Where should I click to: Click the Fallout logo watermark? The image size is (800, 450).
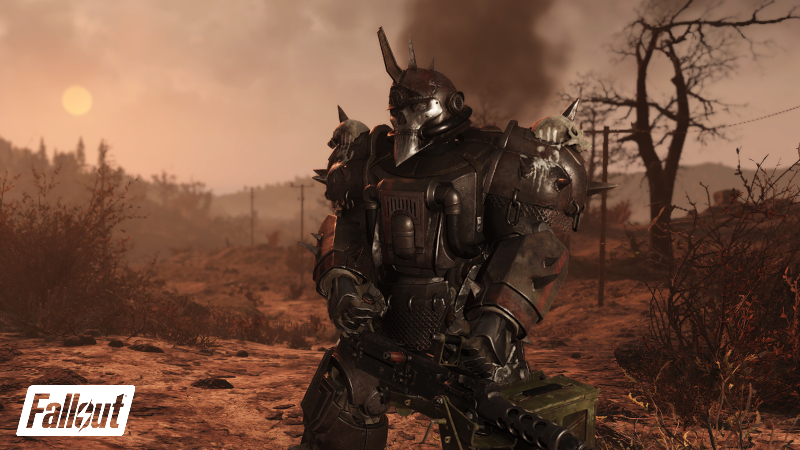[x=75, y=409]
